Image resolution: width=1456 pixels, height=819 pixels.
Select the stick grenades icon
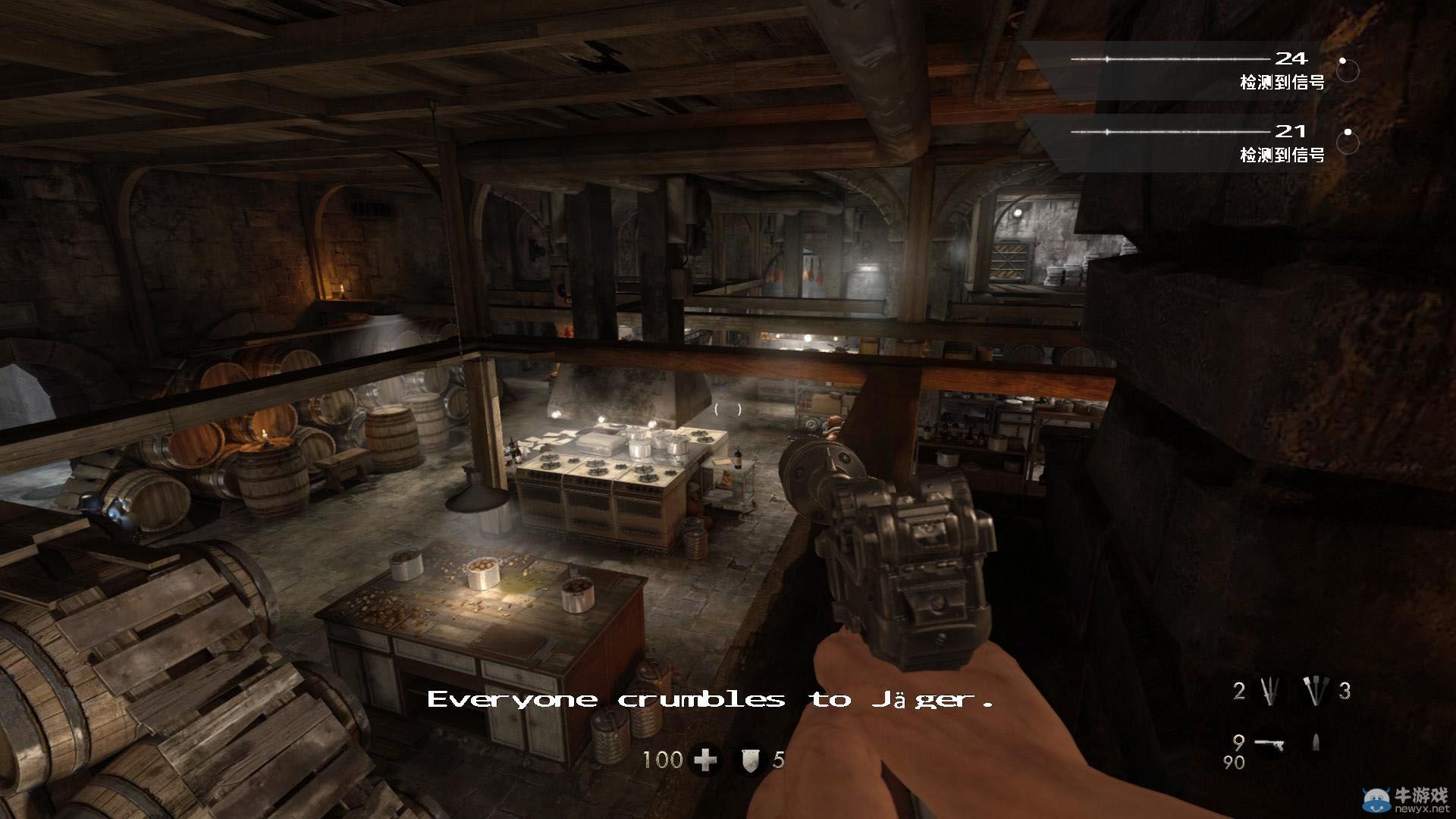(x=1317, y=691)
